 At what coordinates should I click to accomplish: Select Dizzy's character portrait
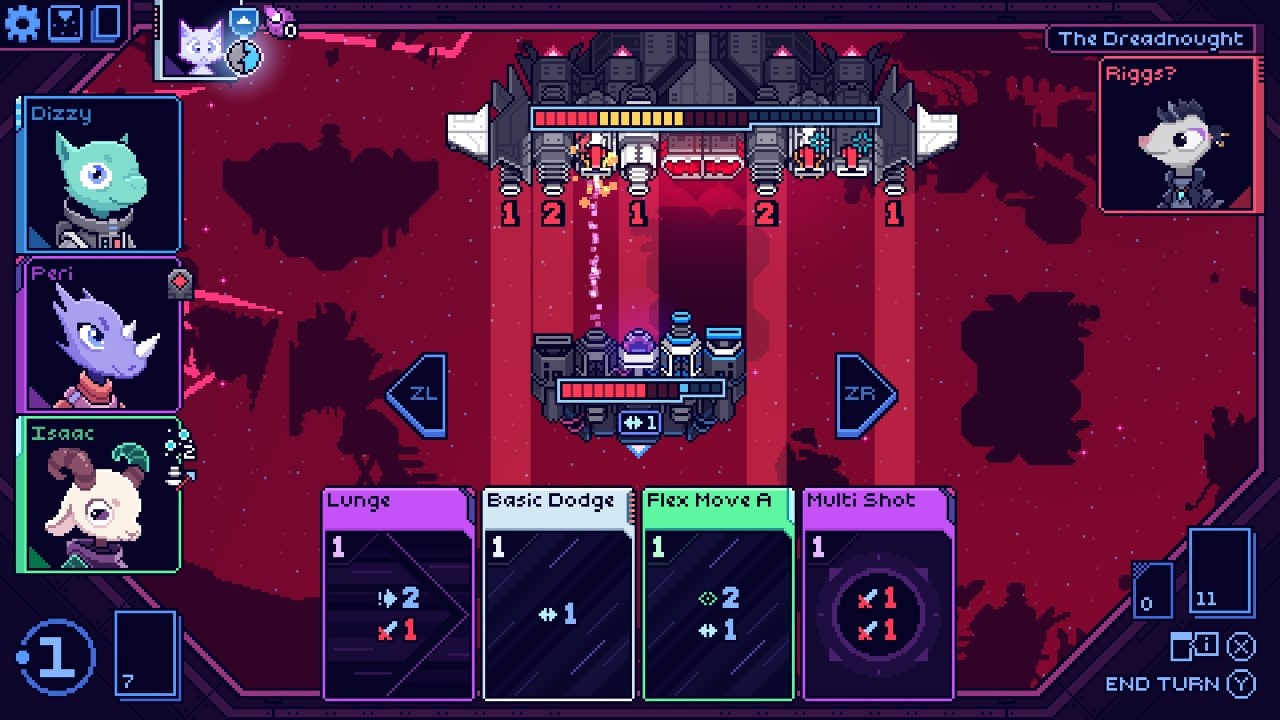(97, 175)
